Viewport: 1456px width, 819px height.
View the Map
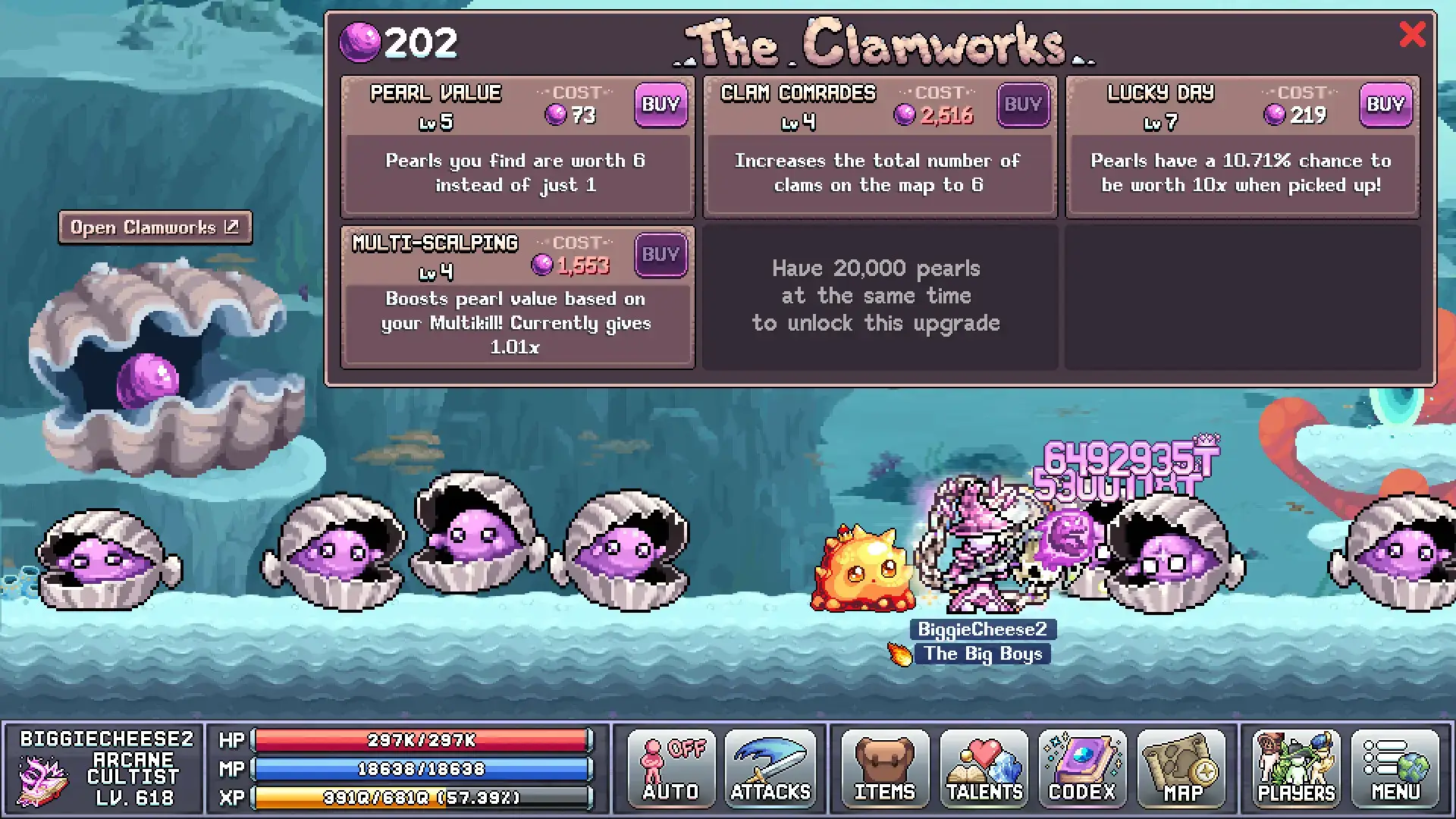tap(1181, 769)
